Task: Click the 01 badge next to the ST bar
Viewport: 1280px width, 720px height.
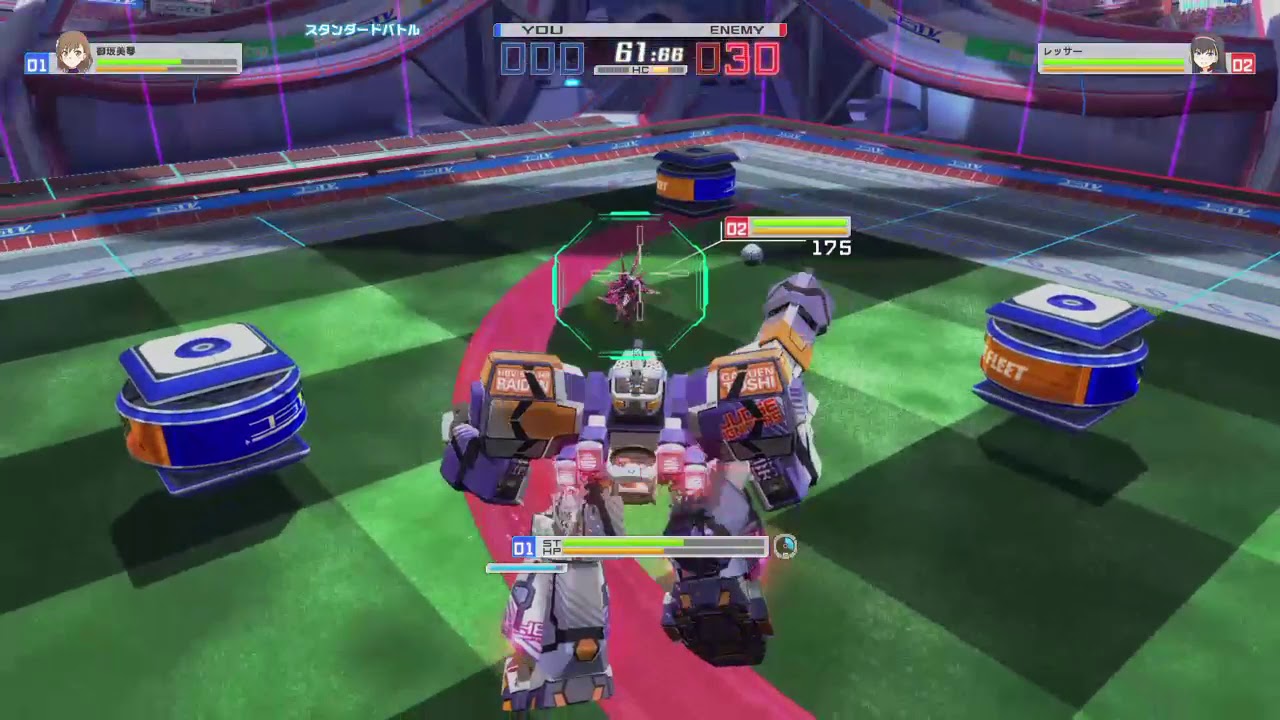Action: point(521,548)
